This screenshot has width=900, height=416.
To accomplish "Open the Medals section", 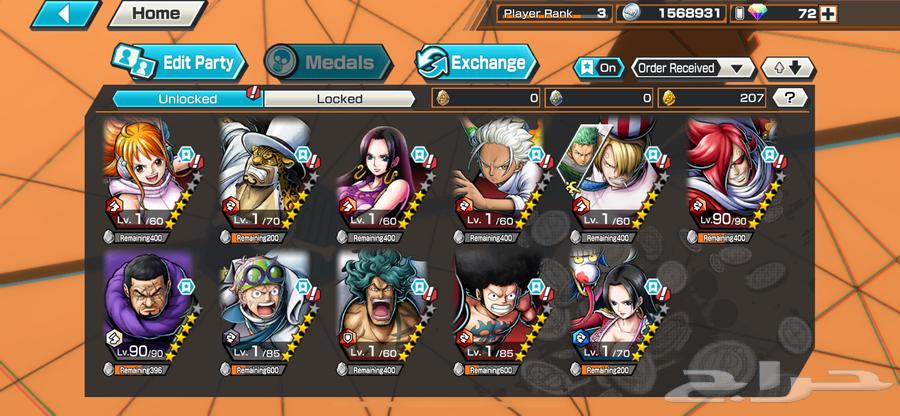I will [x=329, y=63].
